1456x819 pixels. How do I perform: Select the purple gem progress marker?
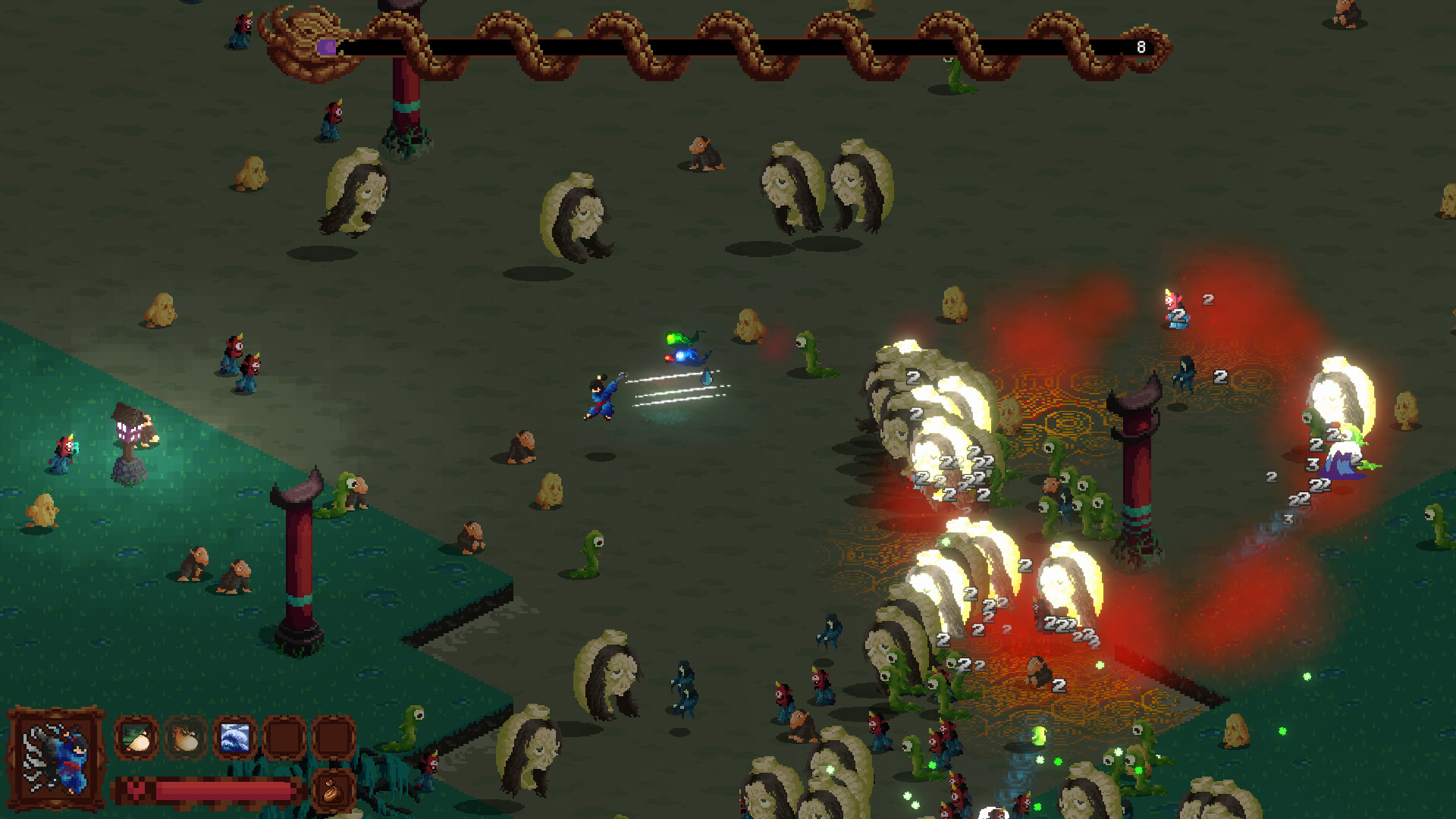coord(328,45)
